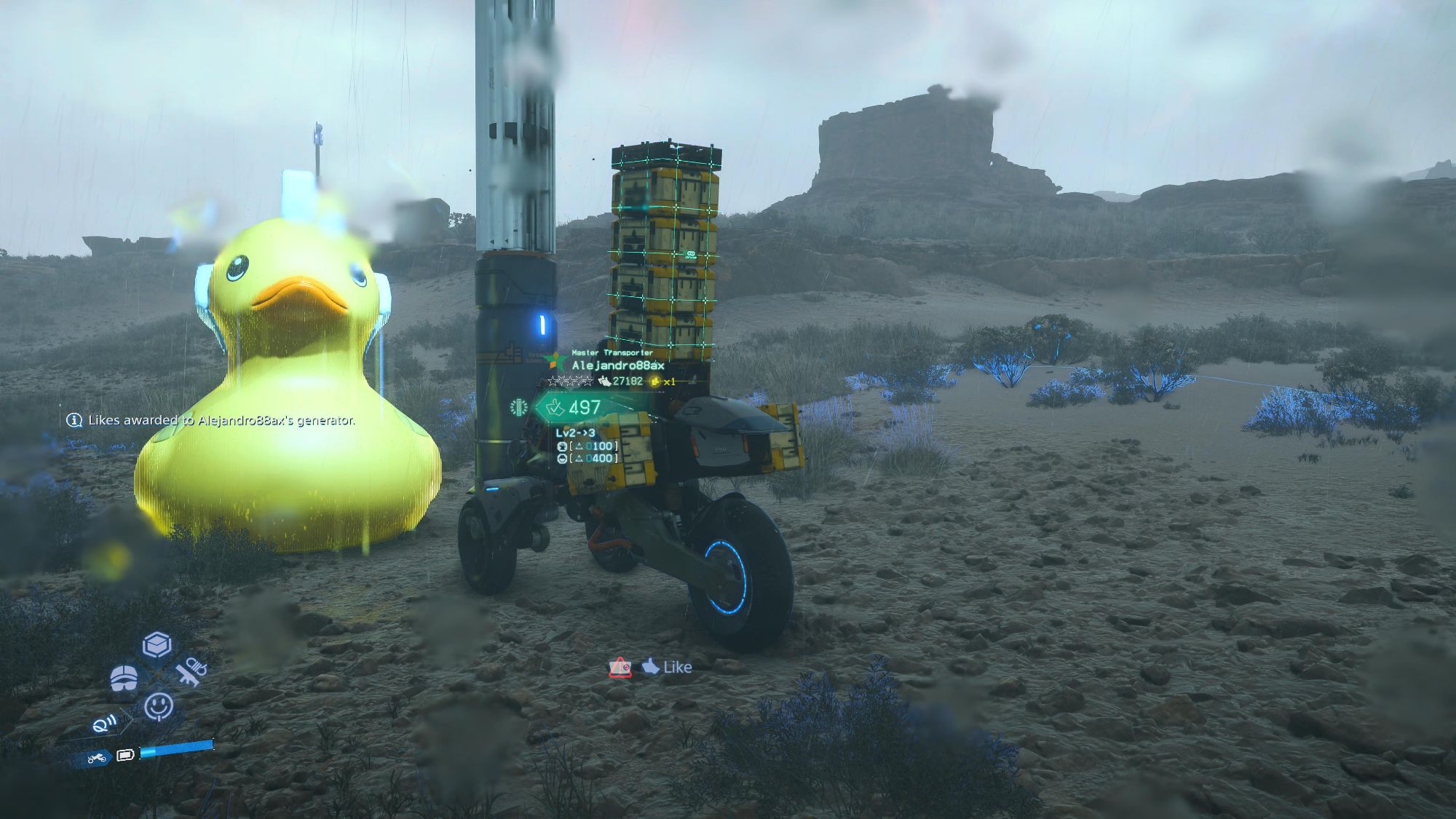This screenshot has height=819, width=1456.
Task: Activate the shout icon with sound waves
Action: (107, 723)
